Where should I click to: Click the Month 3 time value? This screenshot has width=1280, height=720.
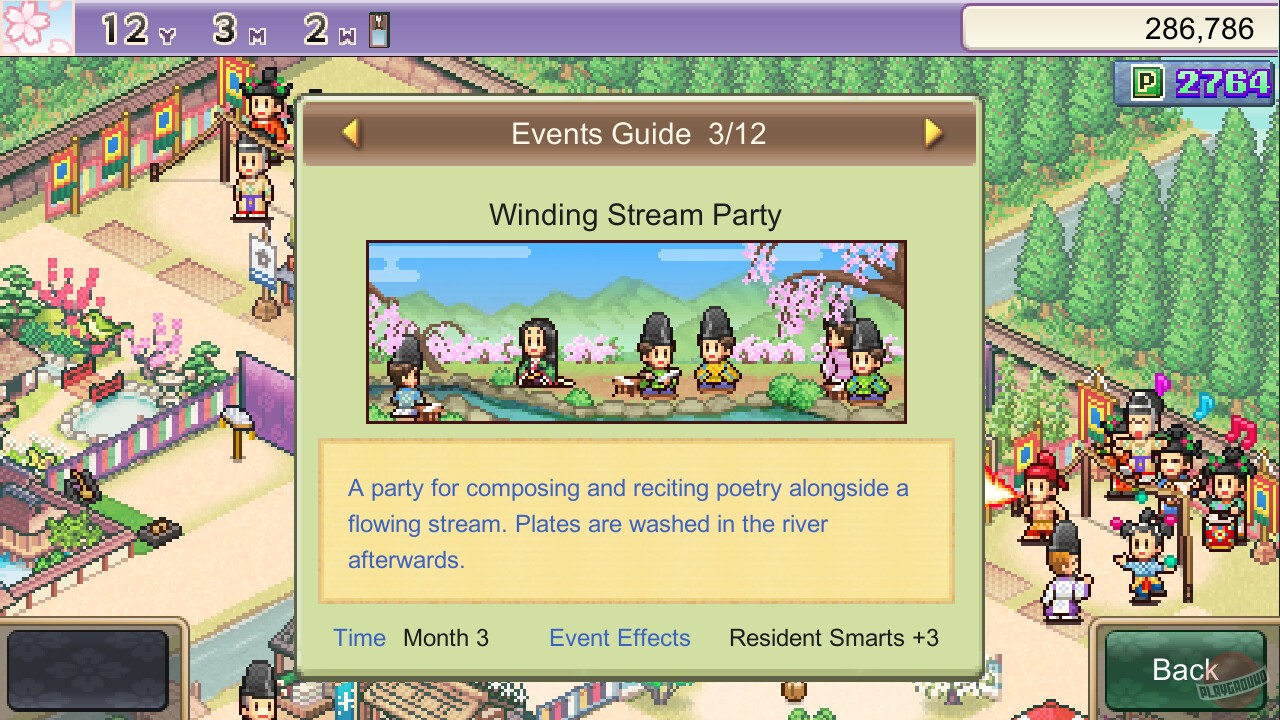tap(446, 638)
